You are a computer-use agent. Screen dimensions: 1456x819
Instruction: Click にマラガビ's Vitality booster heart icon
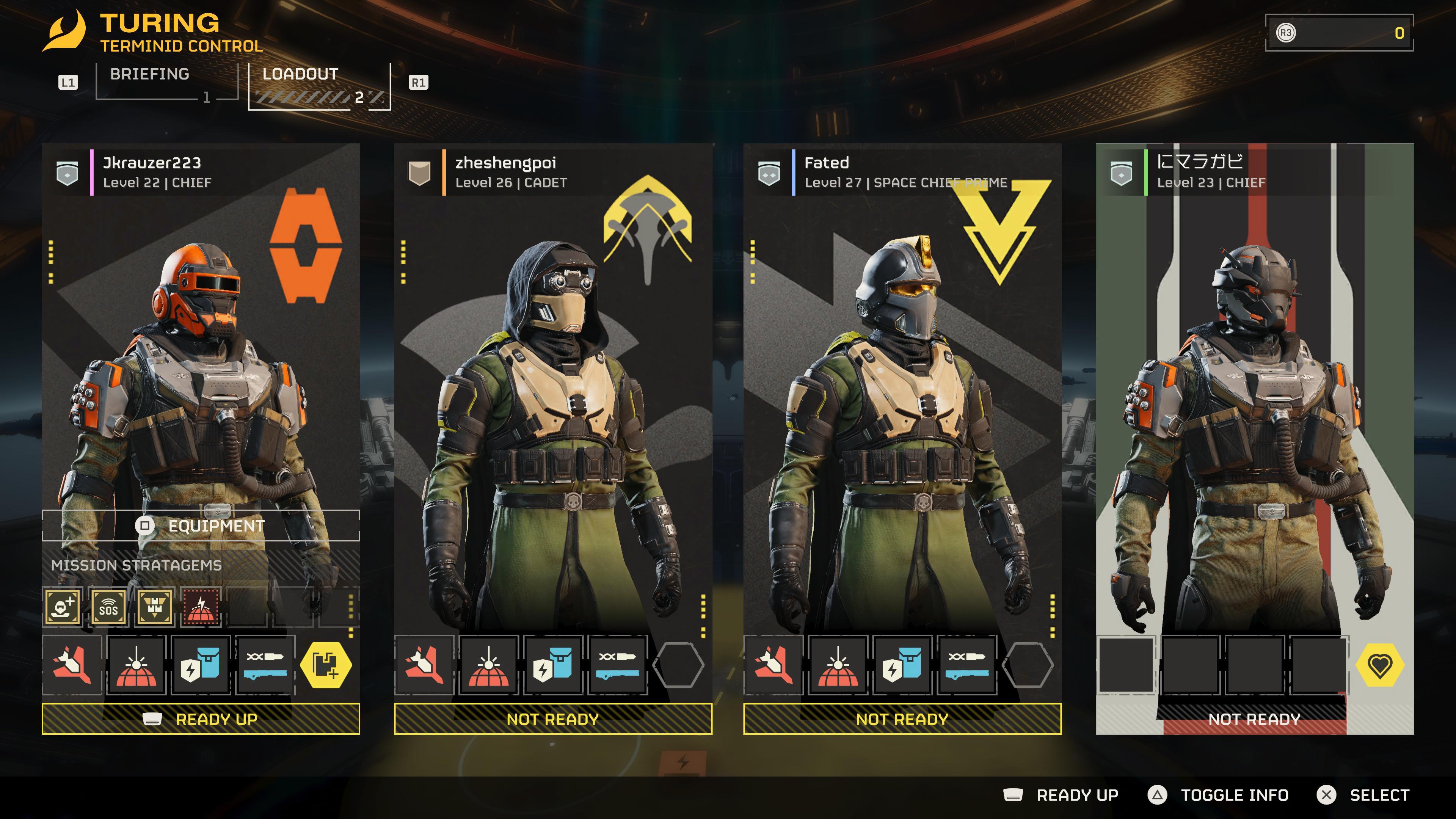pos(1380,666)
